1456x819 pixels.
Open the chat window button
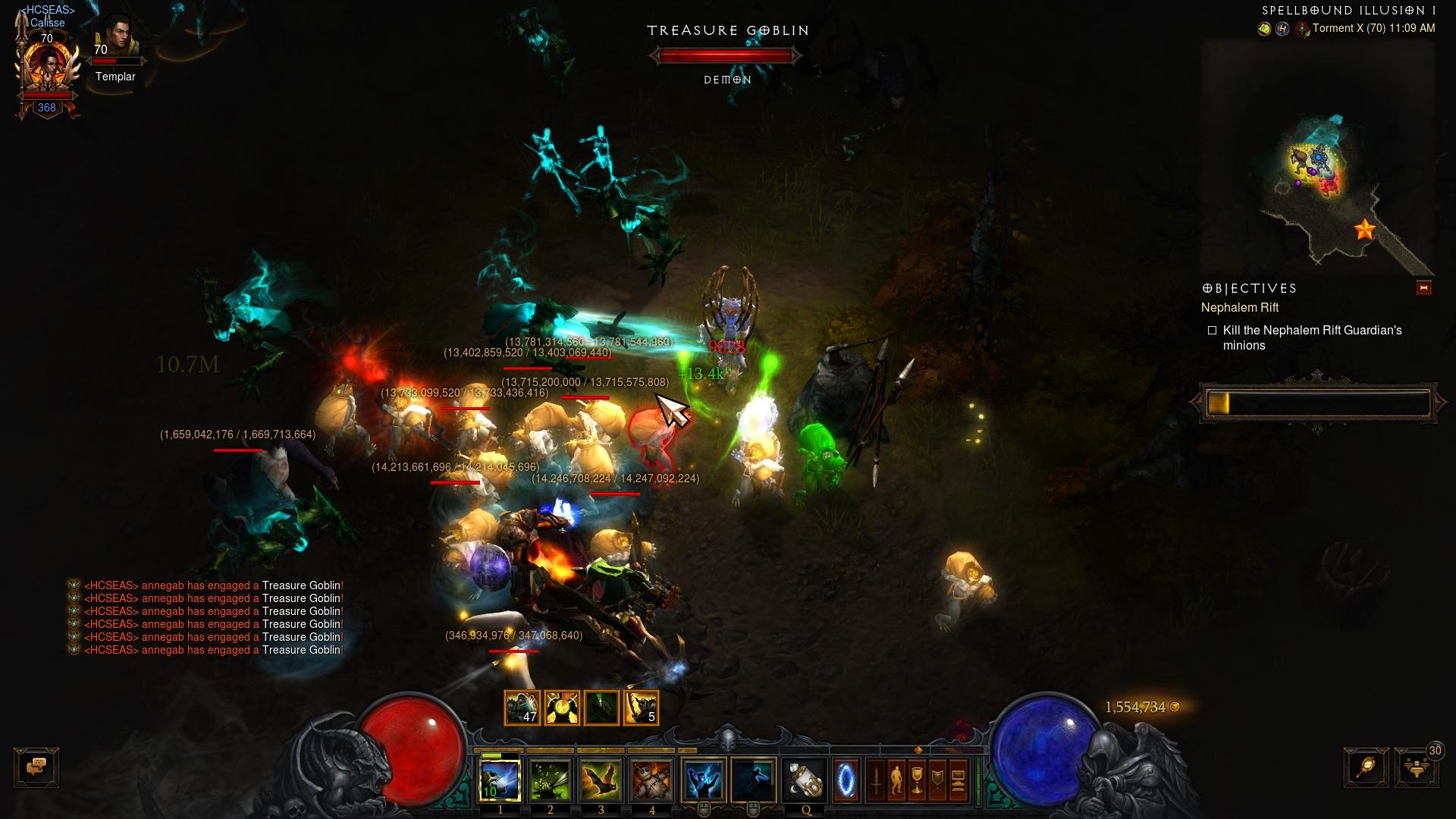coord(36,767)
